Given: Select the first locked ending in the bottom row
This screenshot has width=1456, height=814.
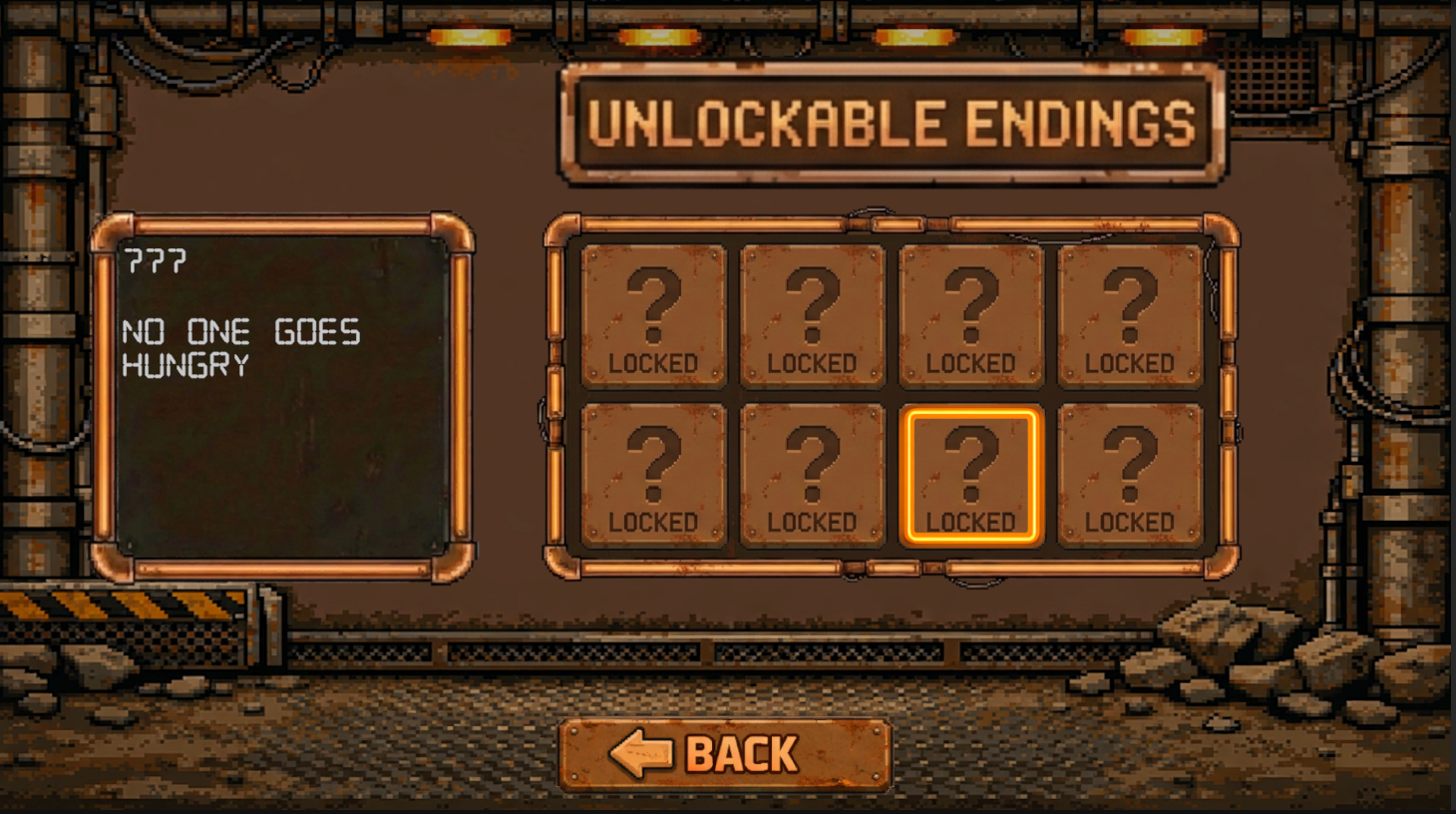Looking at the screenshot, I should point(654,473).
